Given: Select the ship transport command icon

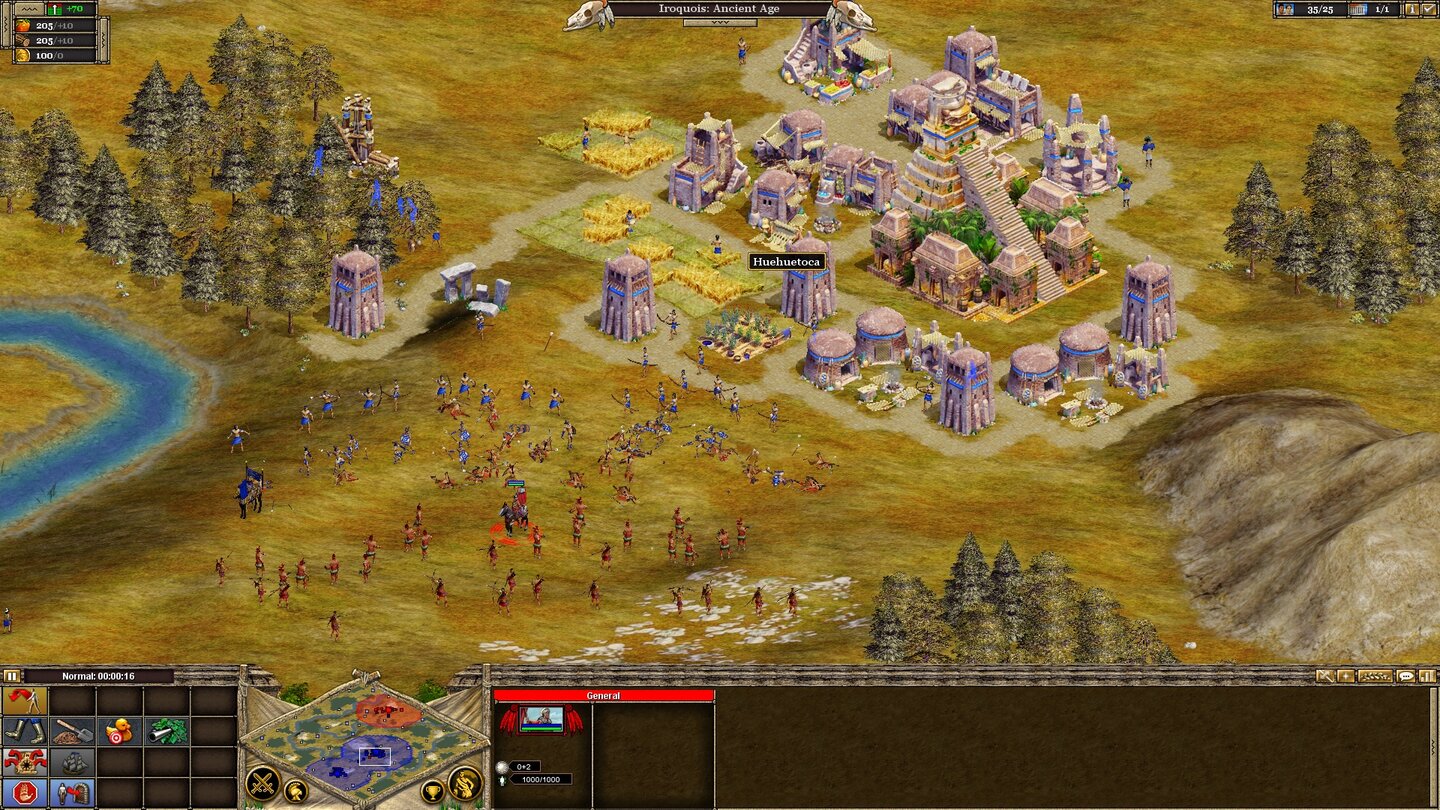Looking at the screenshot, I should click(x=72, y=763).
